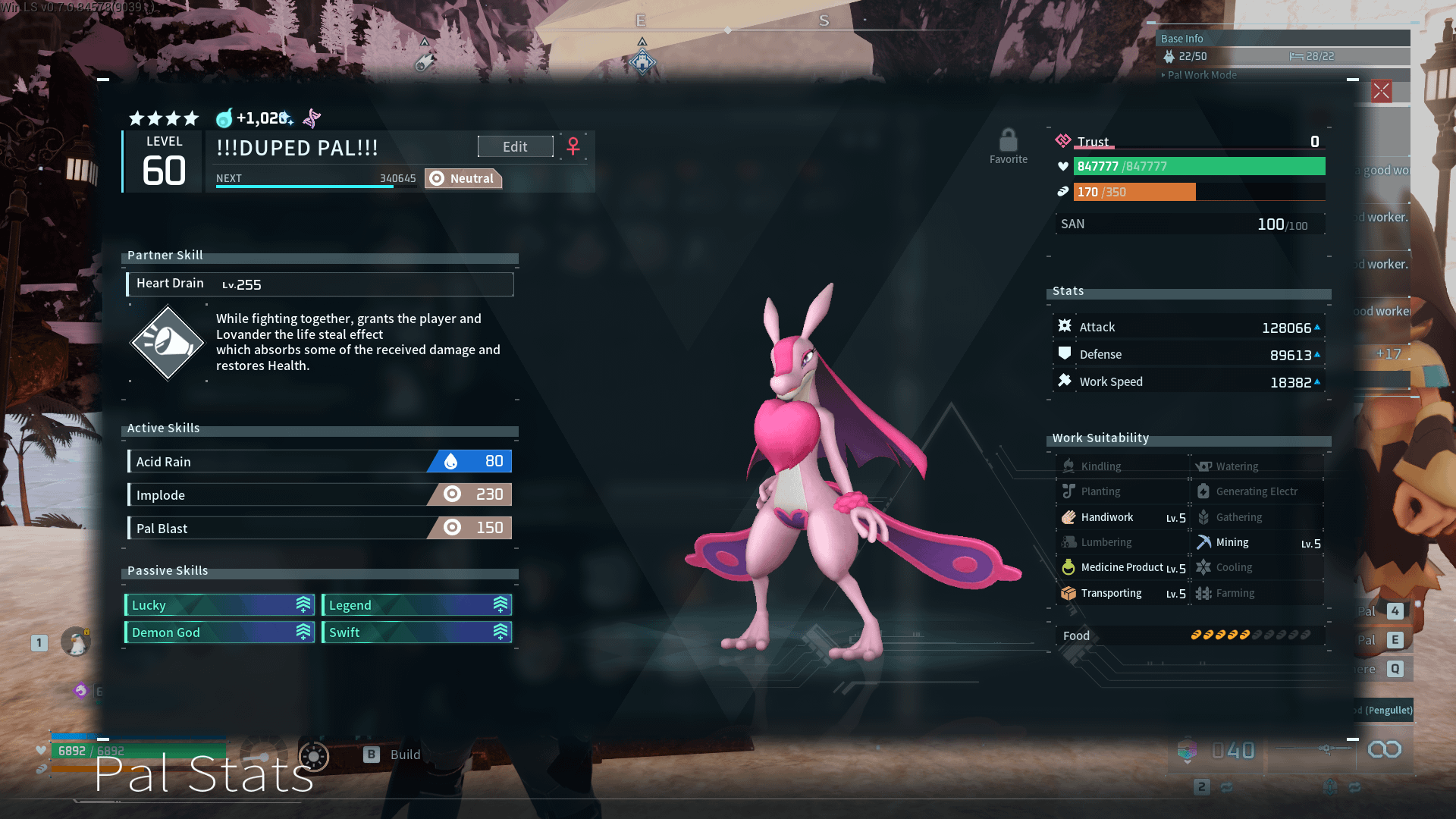
Task: Click the Heart Drain partner skill row
Action: pos(319,284)
